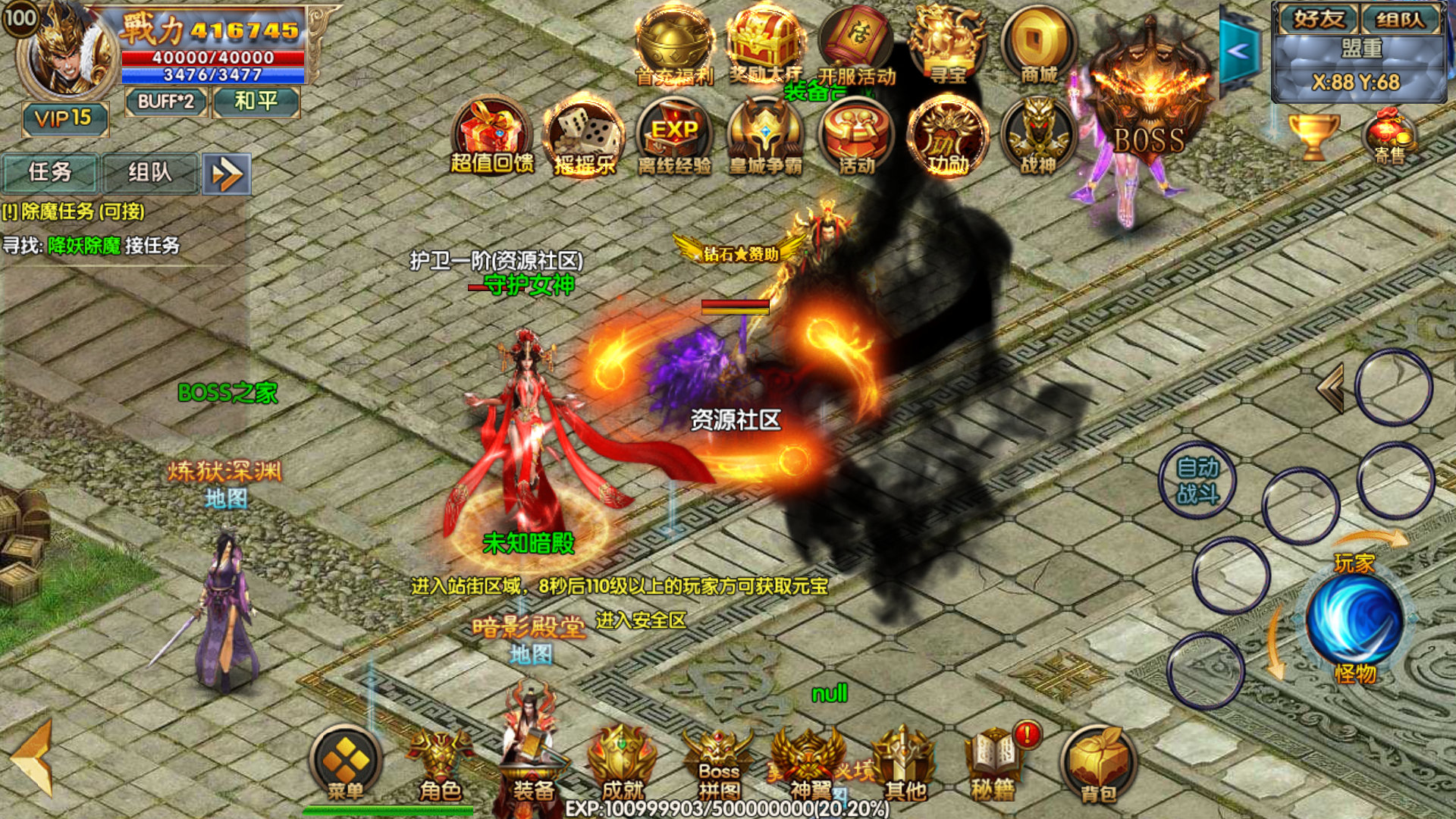The width and height of the screenshot is (1456, 819).
Task: Open the 好友 friends list
Action: pyautogui.click(x=1318, y=19)
